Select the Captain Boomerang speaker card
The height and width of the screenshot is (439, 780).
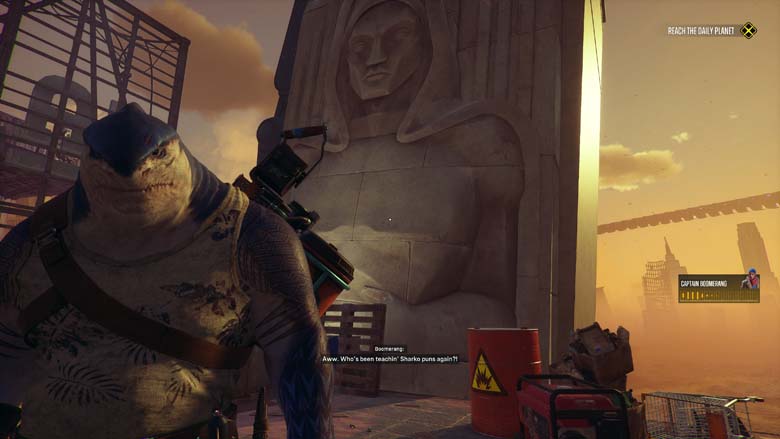[718, 288]
